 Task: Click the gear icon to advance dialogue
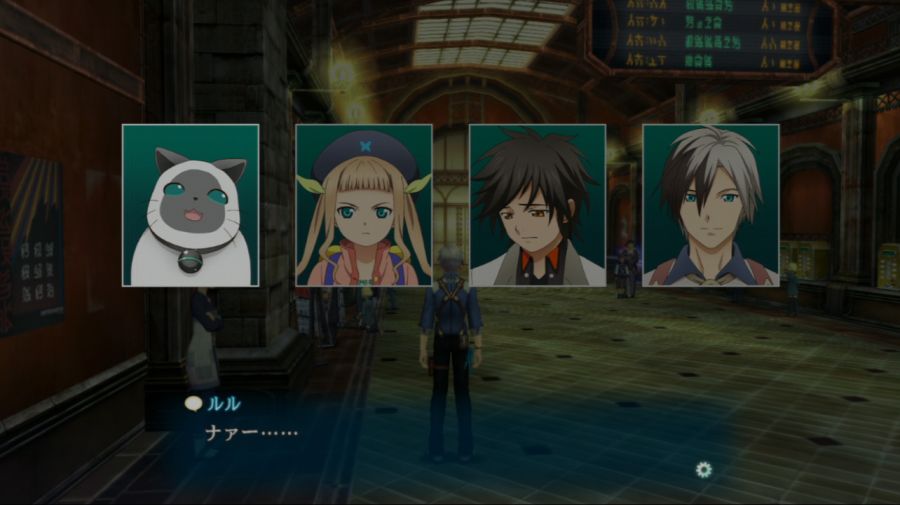(x=704, y=469)
